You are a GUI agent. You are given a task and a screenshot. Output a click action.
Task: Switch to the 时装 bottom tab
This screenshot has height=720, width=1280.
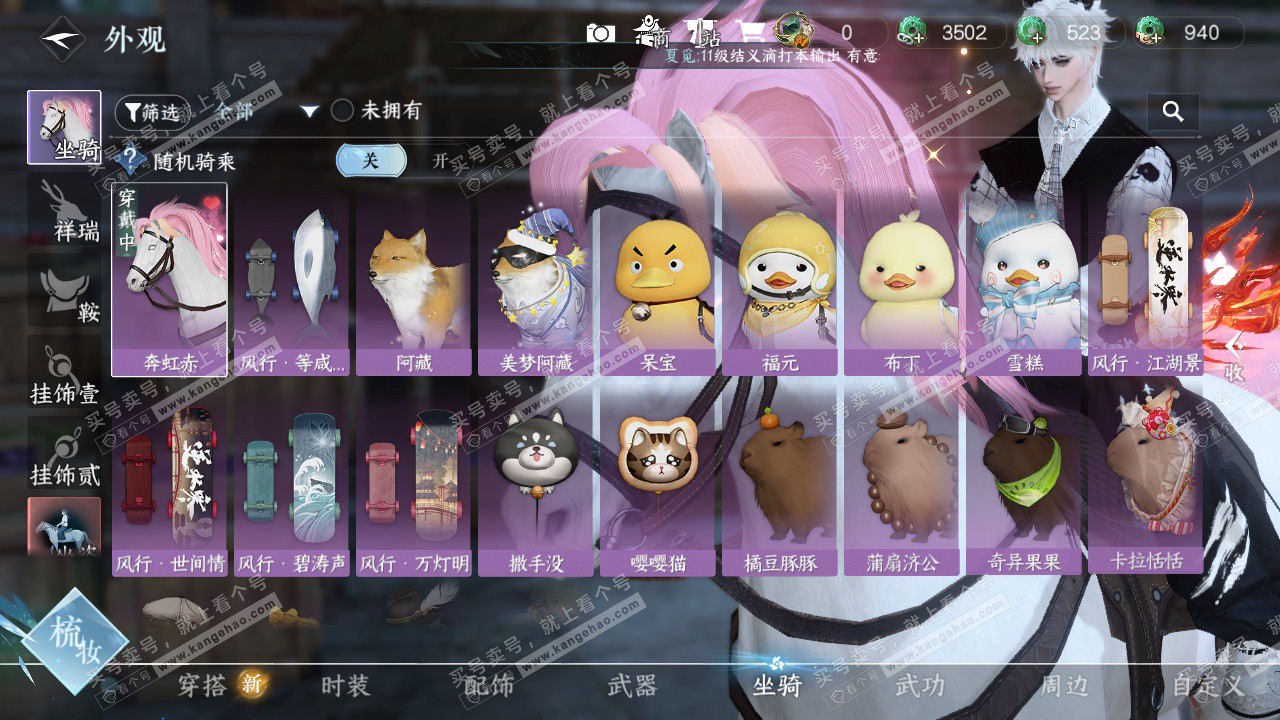click(346, 686)
